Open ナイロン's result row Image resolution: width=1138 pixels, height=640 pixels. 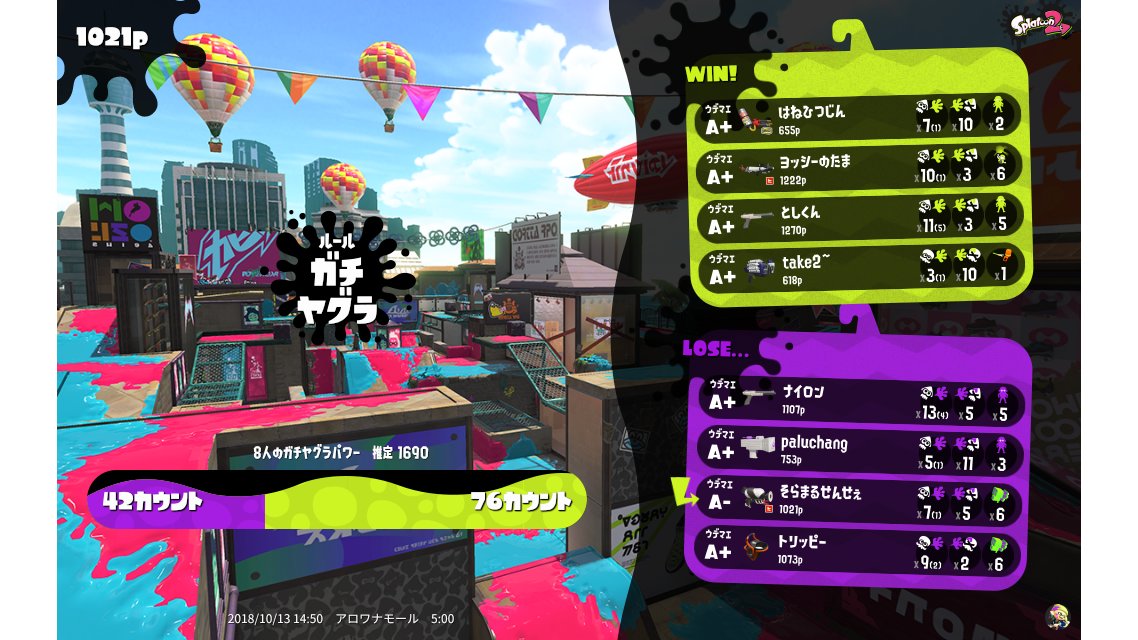[860, 400]
